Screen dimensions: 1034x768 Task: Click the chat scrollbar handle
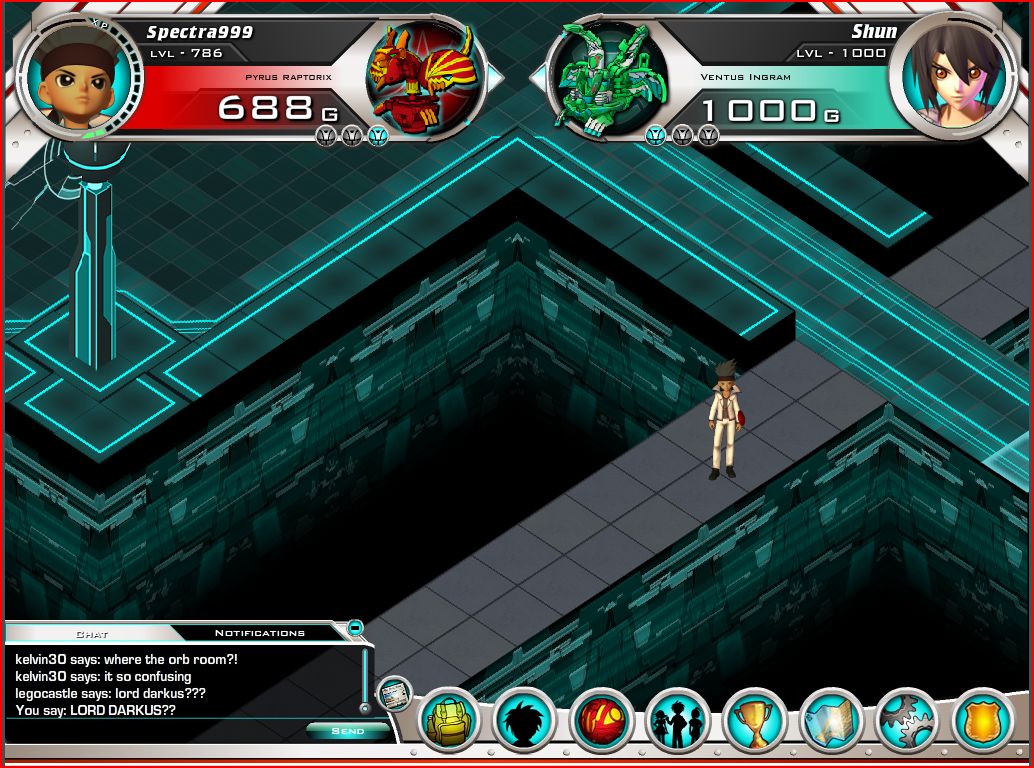364,706
